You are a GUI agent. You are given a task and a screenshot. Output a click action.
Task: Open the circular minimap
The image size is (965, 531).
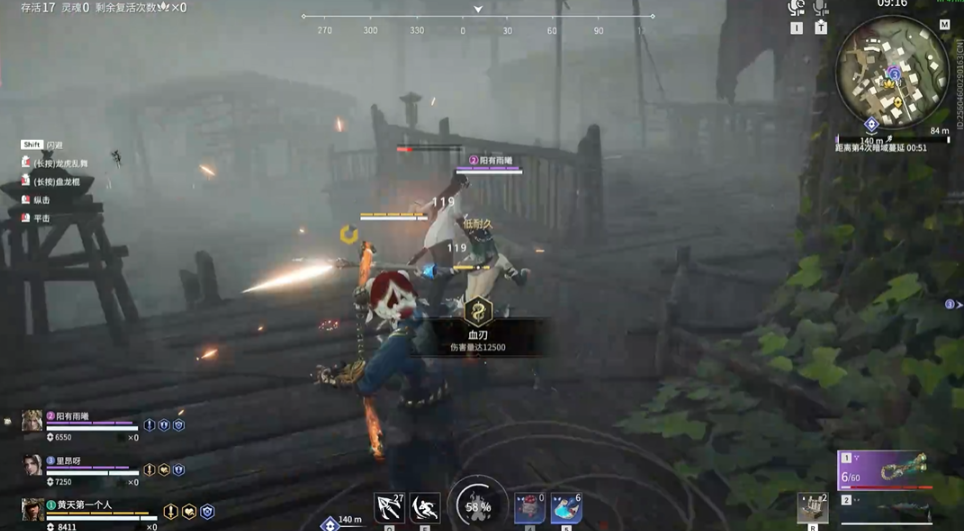pos(892,70)
